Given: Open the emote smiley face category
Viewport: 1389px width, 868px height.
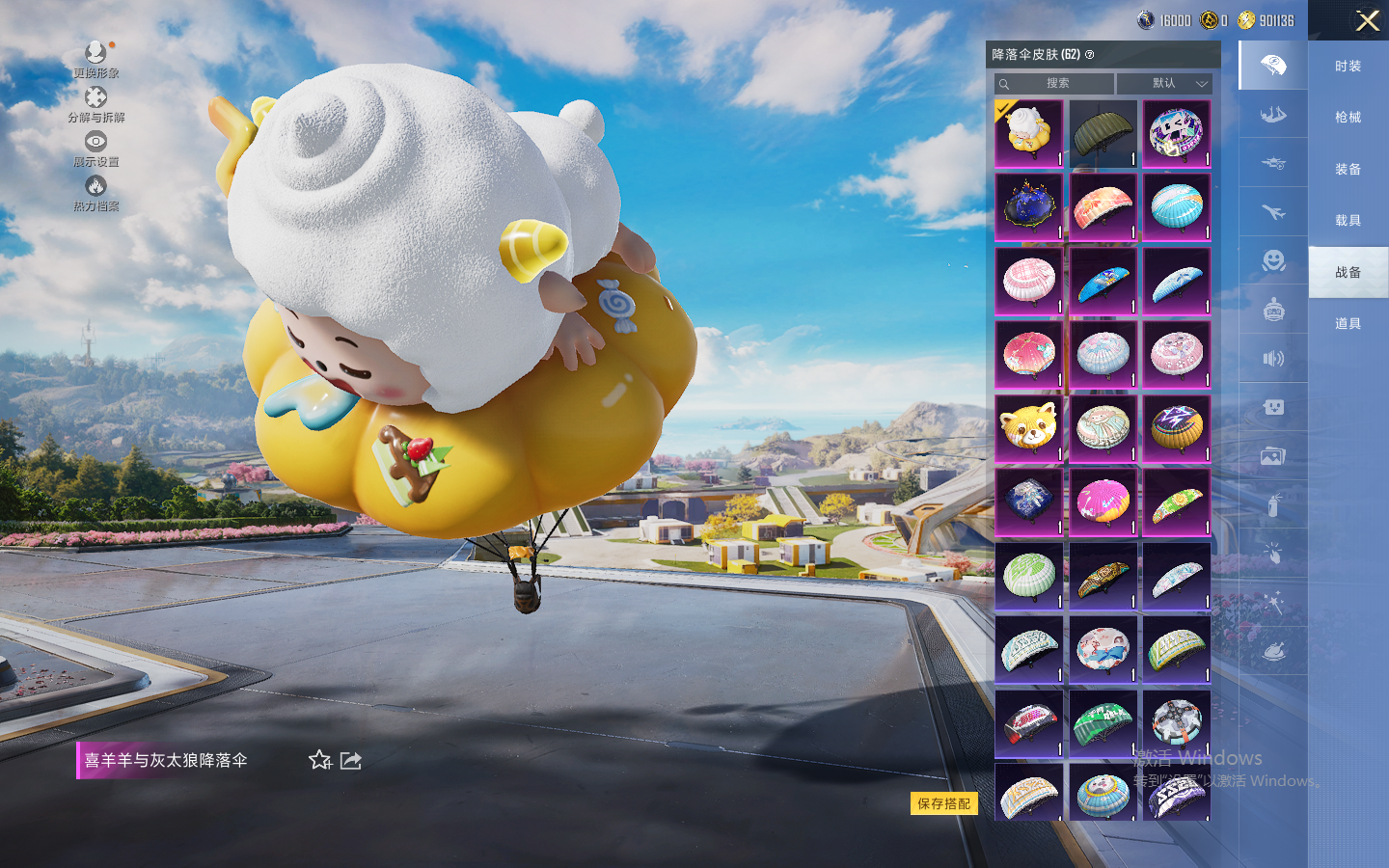Looking at the screenshot, I should [x=1273, y=260].
